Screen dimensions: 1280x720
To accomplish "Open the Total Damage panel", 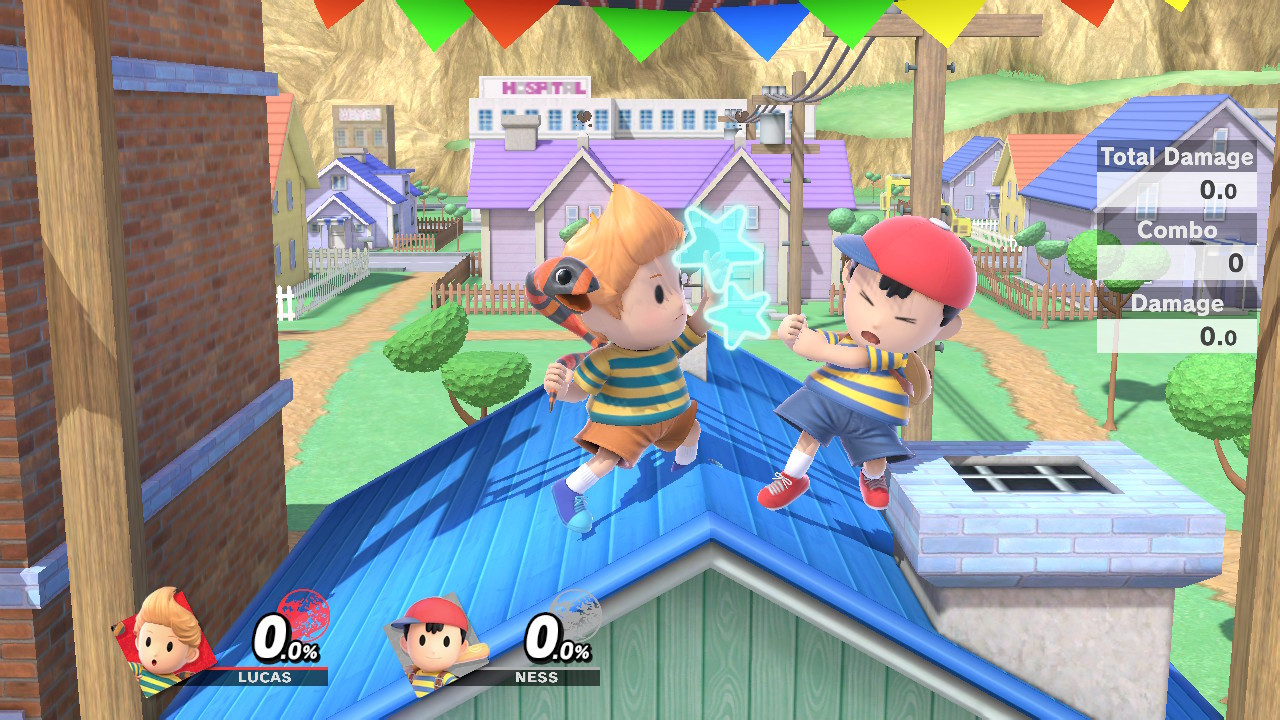I will click(1176, 158).
